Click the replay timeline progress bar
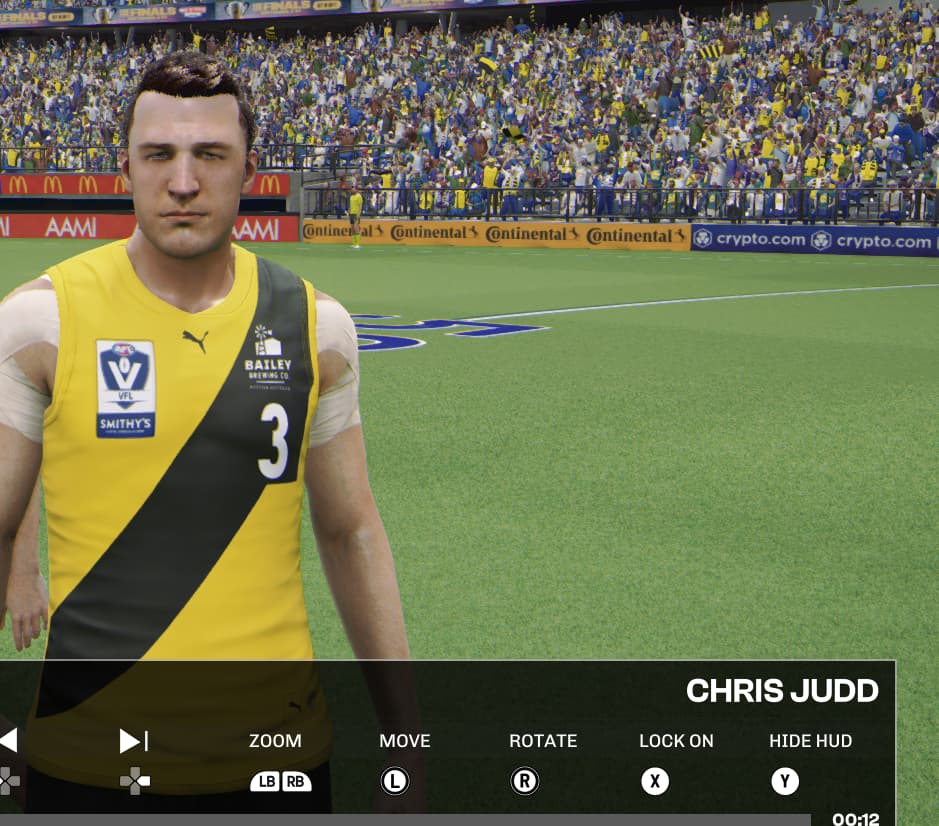 [405, 819]
